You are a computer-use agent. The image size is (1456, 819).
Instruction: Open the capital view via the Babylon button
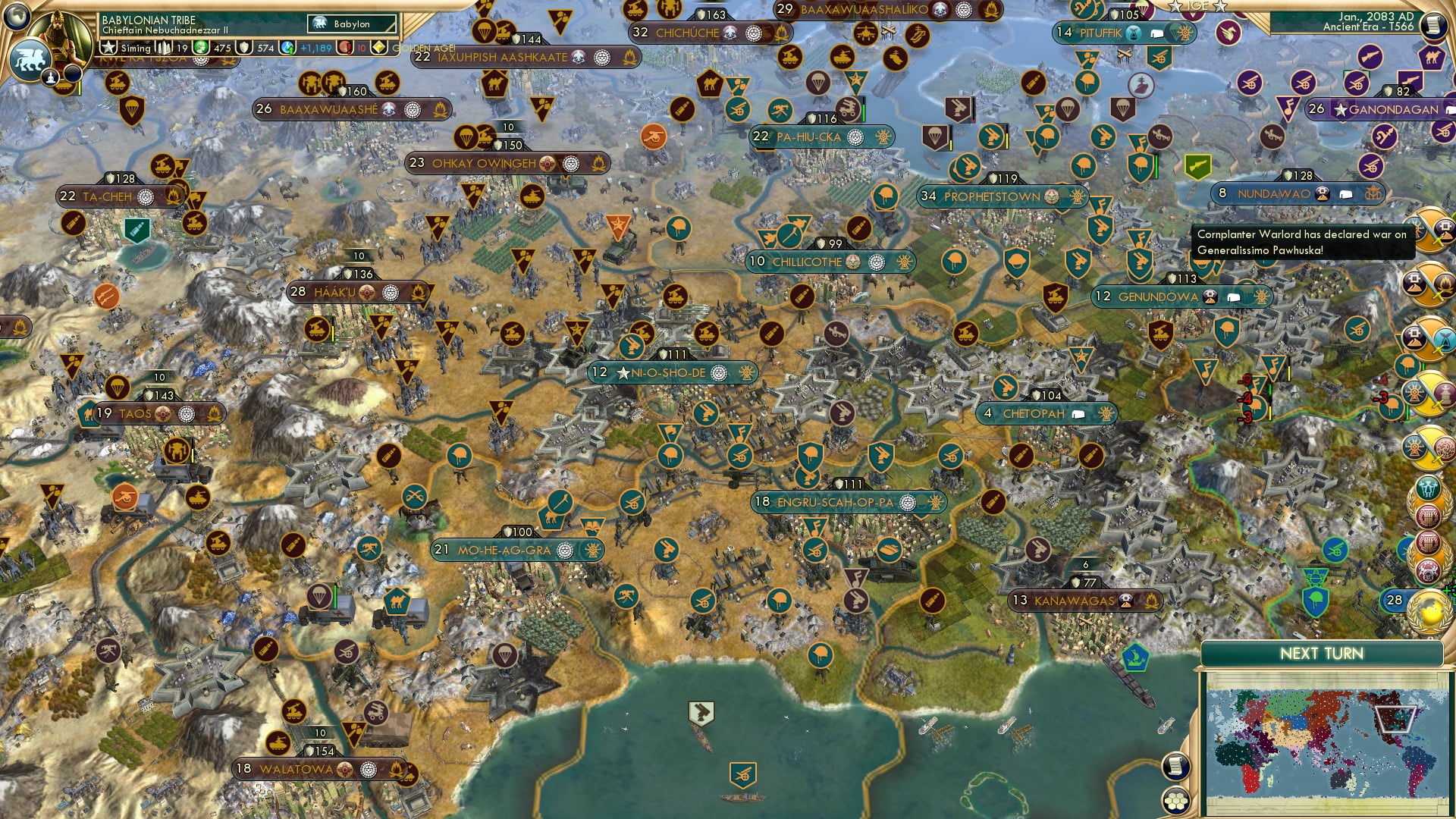pyautogui.click(x=350, y=24)
